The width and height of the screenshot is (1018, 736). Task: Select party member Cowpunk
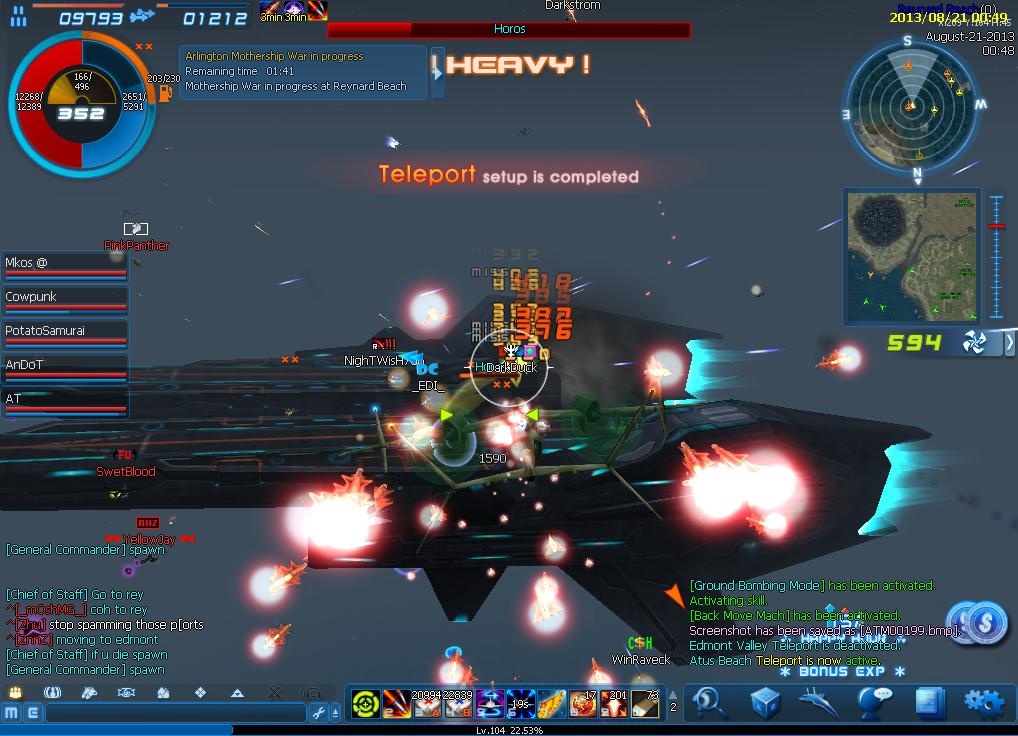pos(65,299)
